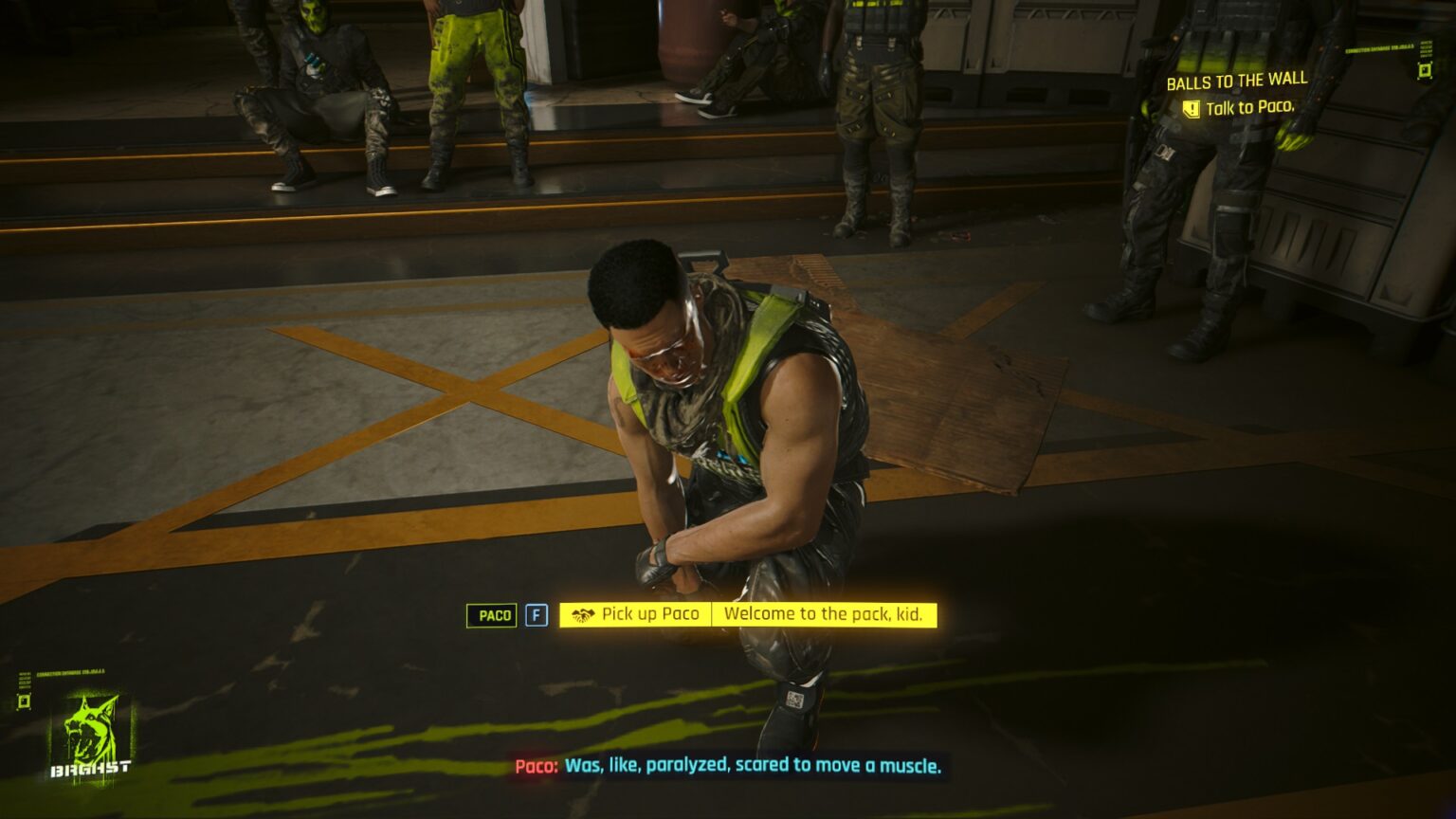Click the PACO nameplate tag

(x=491, y=614)
